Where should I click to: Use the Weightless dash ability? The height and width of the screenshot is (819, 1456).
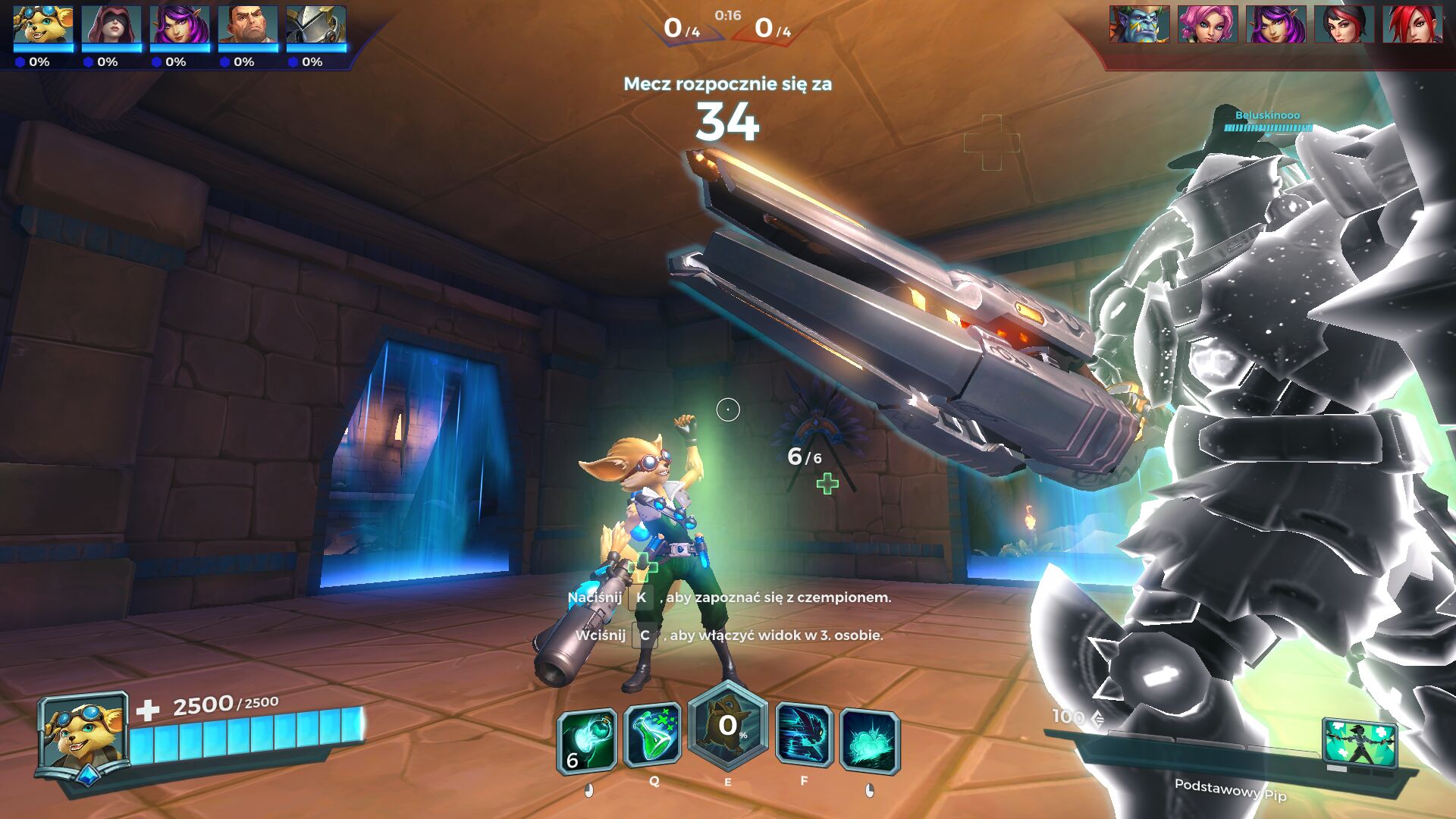coord(804,735)
